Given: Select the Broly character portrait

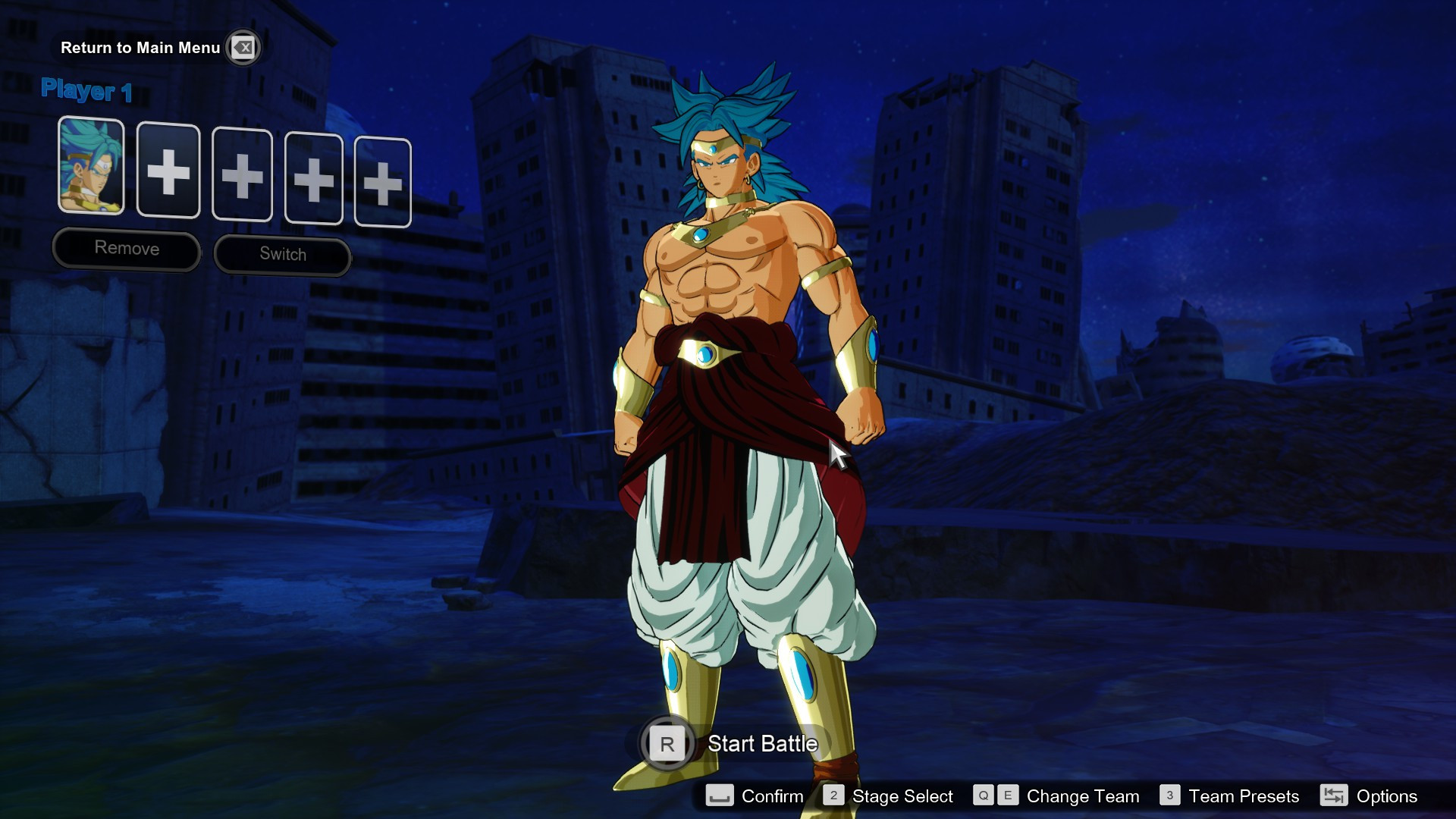Looking at the screenshot, I should (91, 170).
